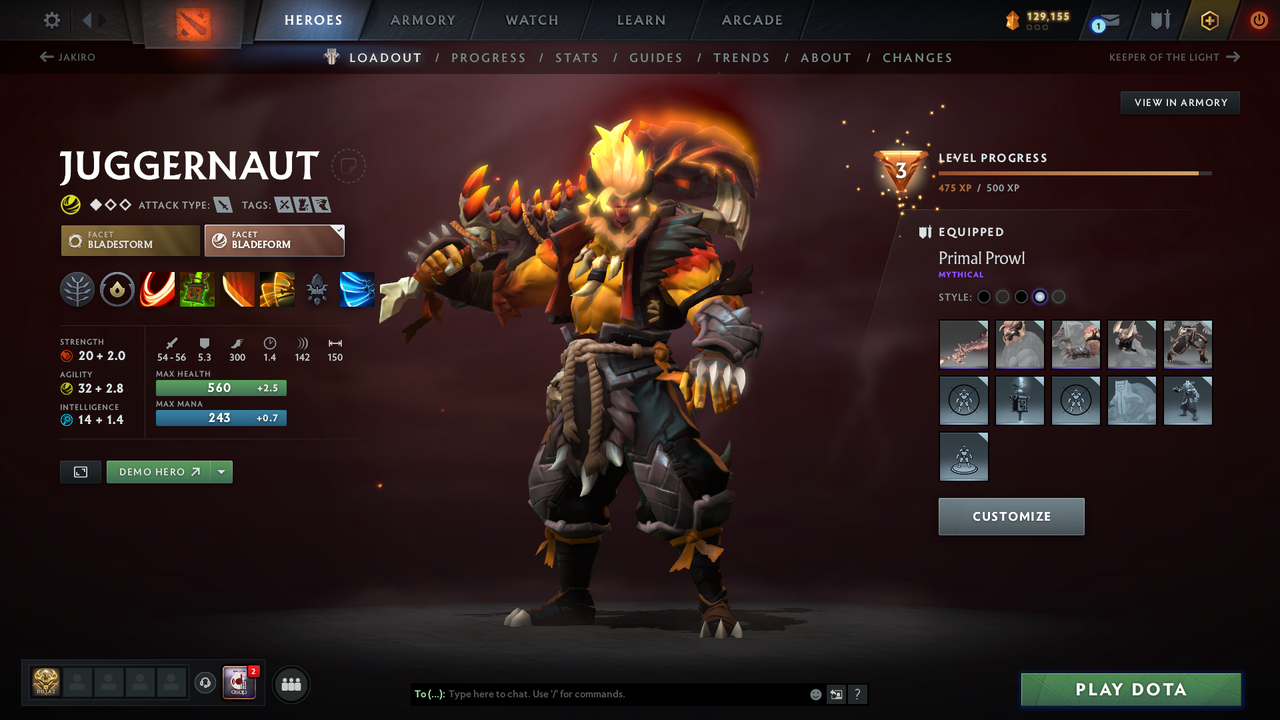Select the Primal Prowl weapon thumbnail
This screenshot has width=1280, height=720.
click(963, 344)
